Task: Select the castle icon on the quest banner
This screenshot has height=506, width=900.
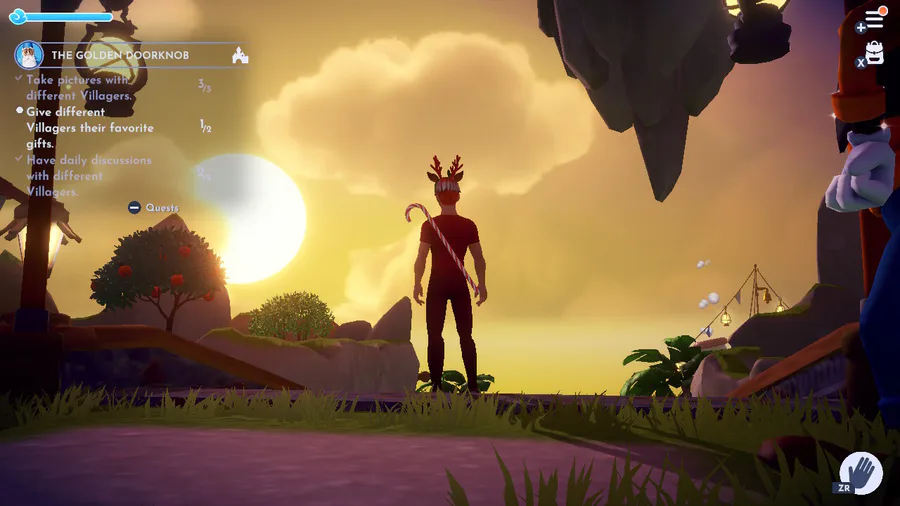Action: (239, 56)
